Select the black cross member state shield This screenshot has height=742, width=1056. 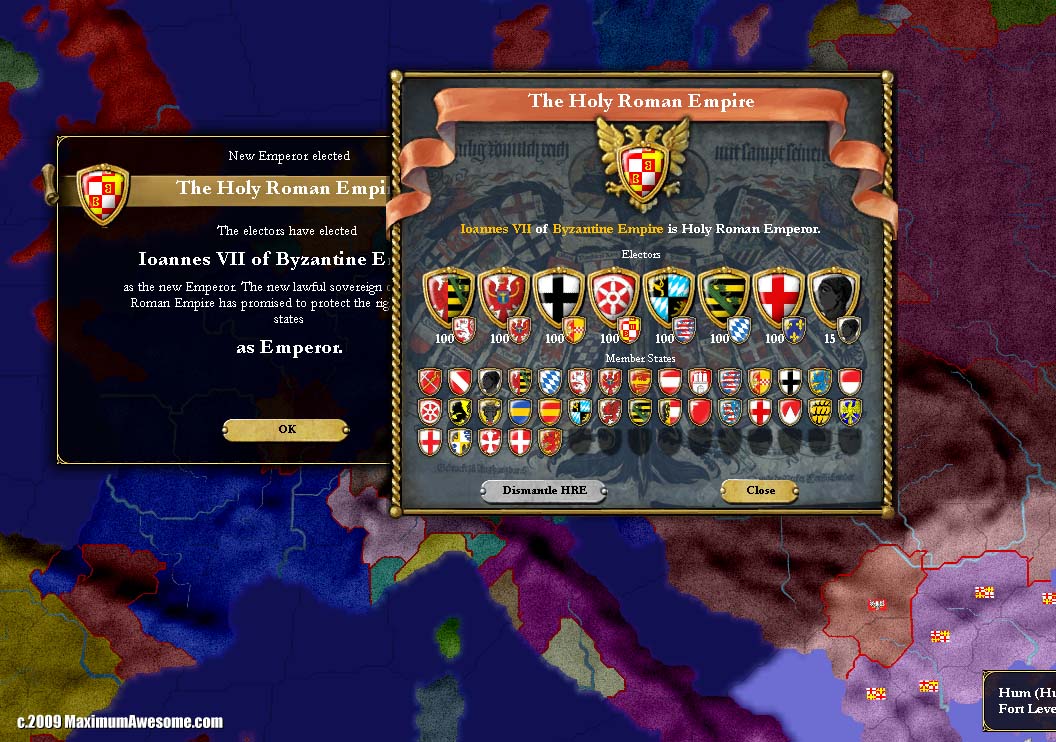coord(790,380)
